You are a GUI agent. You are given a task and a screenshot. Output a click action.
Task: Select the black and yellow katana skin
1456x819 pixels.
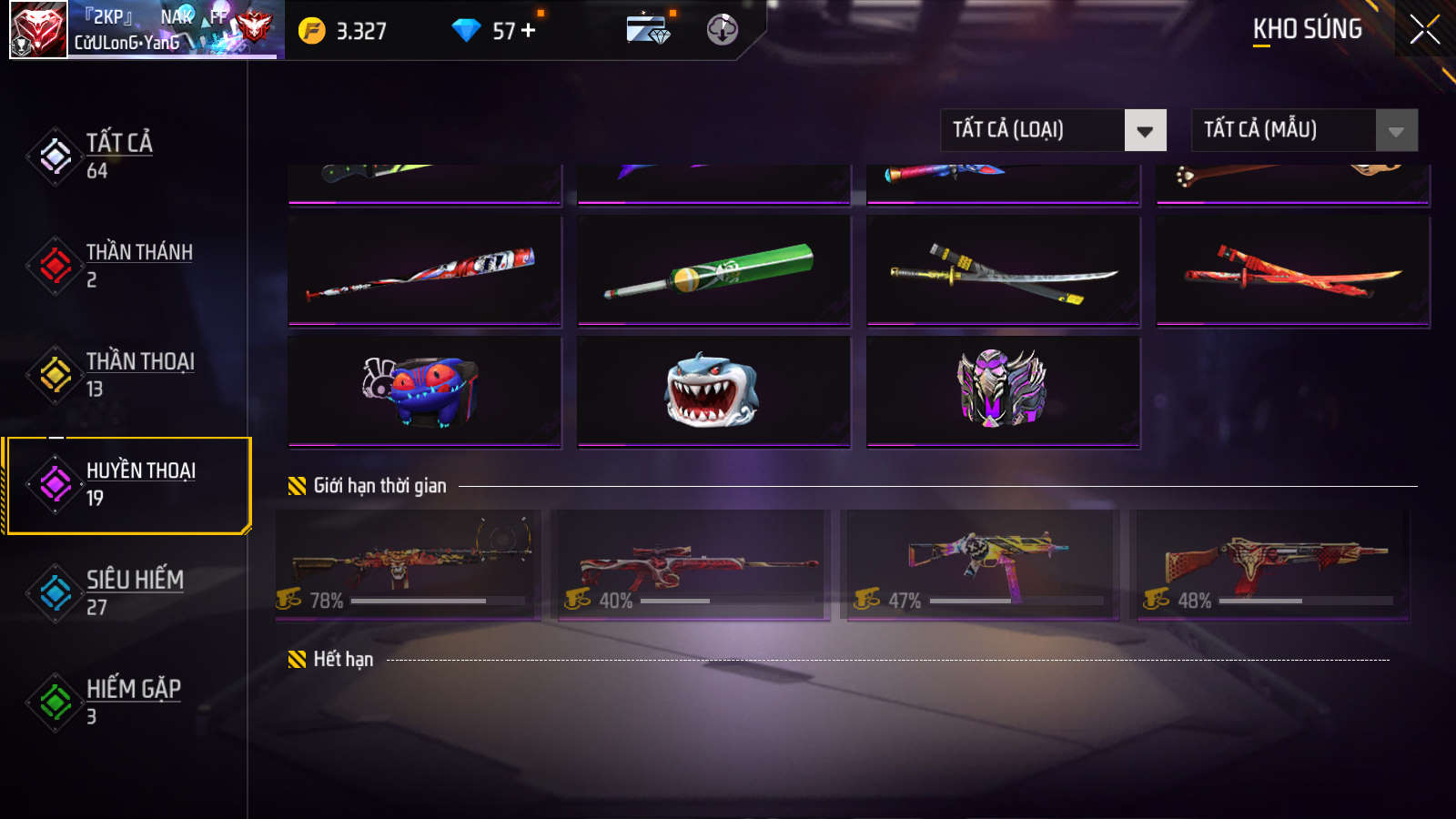1003,270
